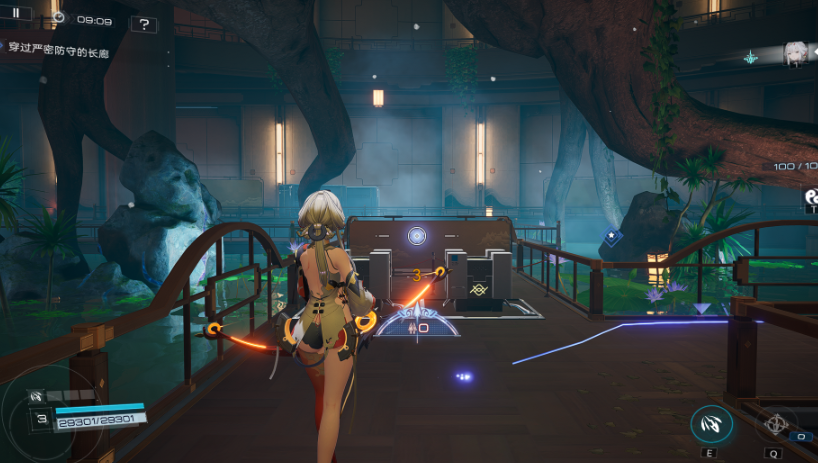Activate the claw slash skill
Image resolution: width=818 pixels, height=463 pixels.
coord(711,424)
